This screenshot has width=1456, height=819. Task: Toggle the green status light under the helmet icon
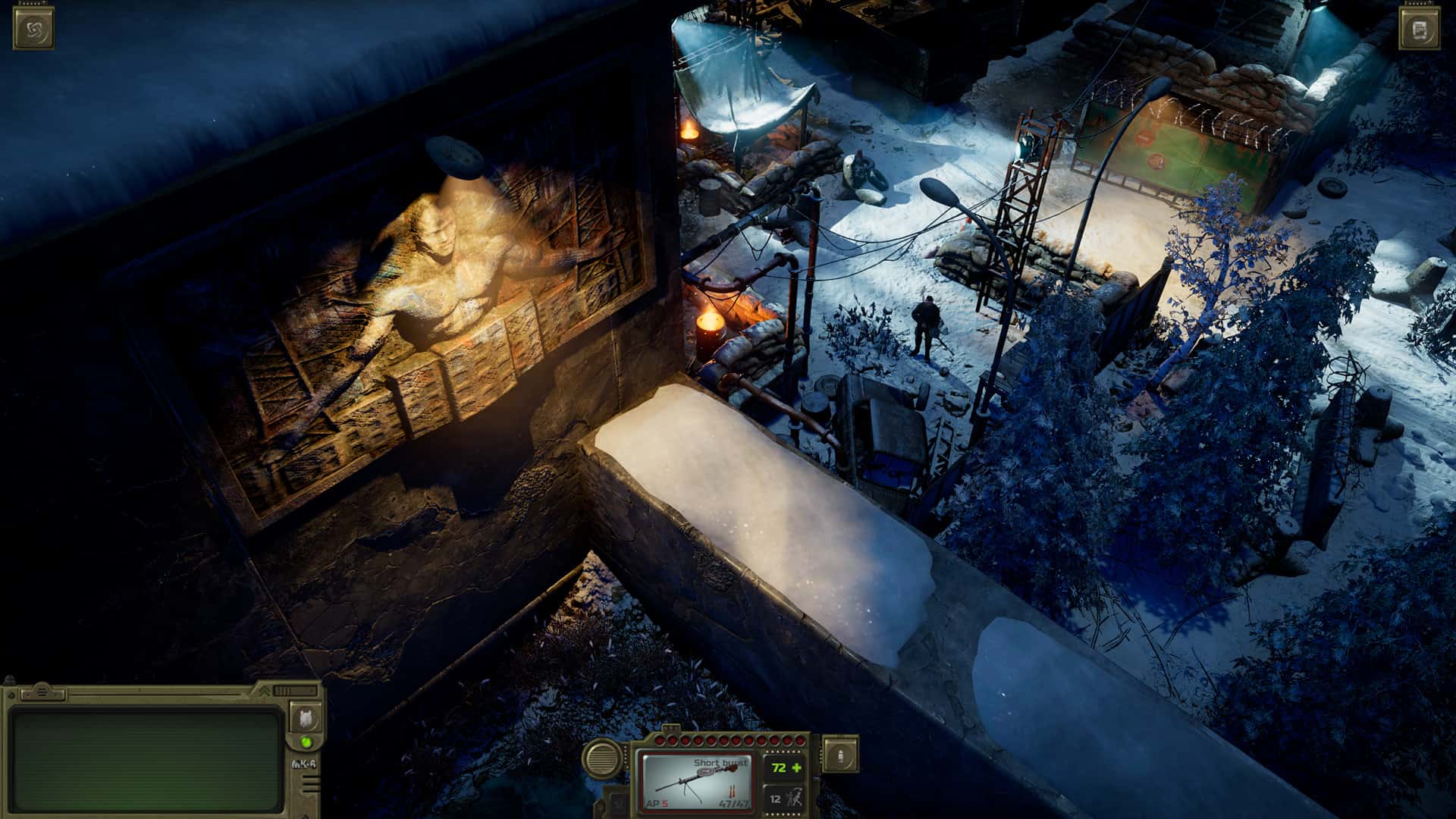coord(306,744)
